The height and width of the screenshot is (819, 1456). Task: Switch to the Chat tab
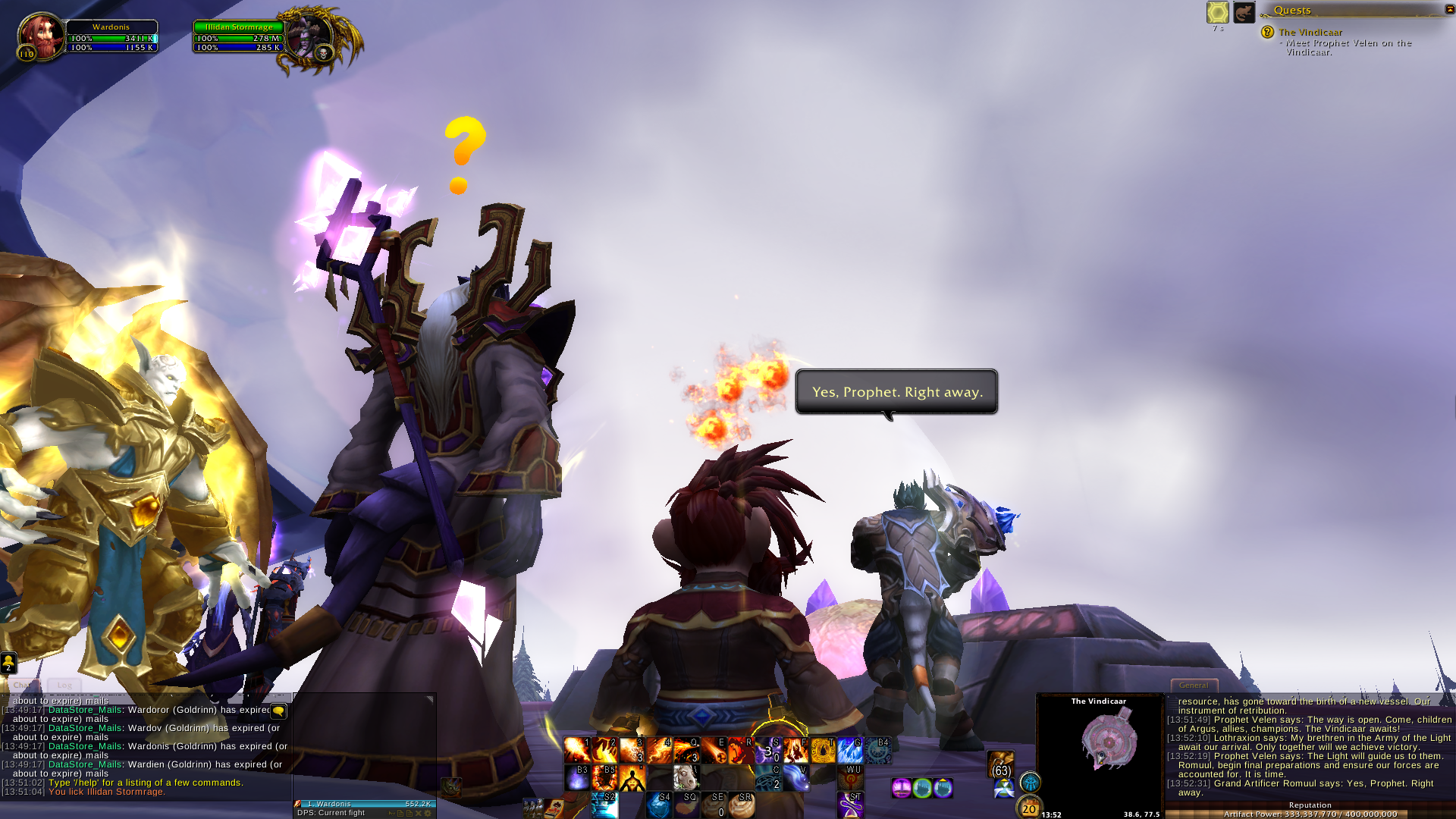(x=22, y=685)
